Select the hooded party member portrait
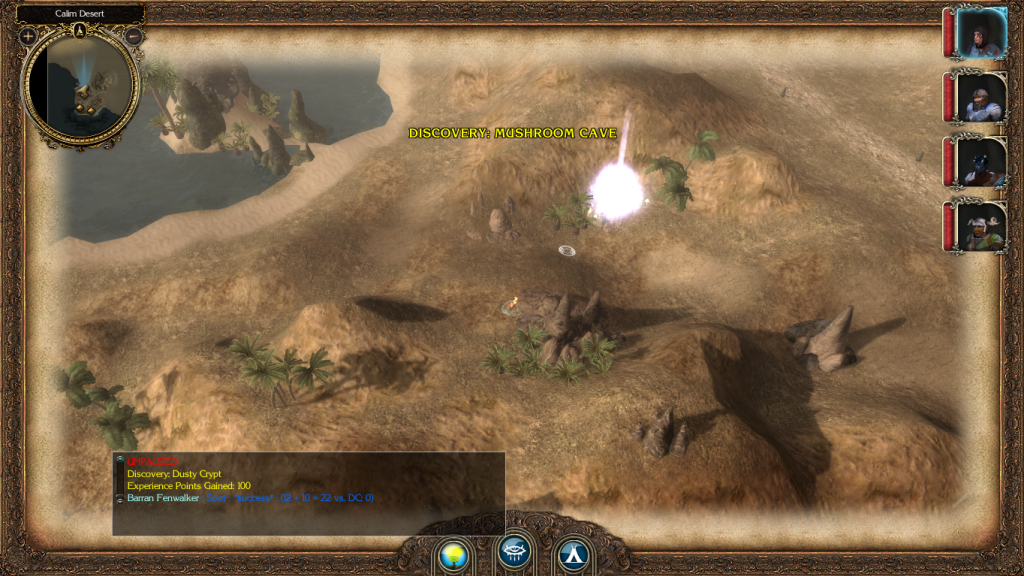The image size is (1024, 576). point(980,33)
